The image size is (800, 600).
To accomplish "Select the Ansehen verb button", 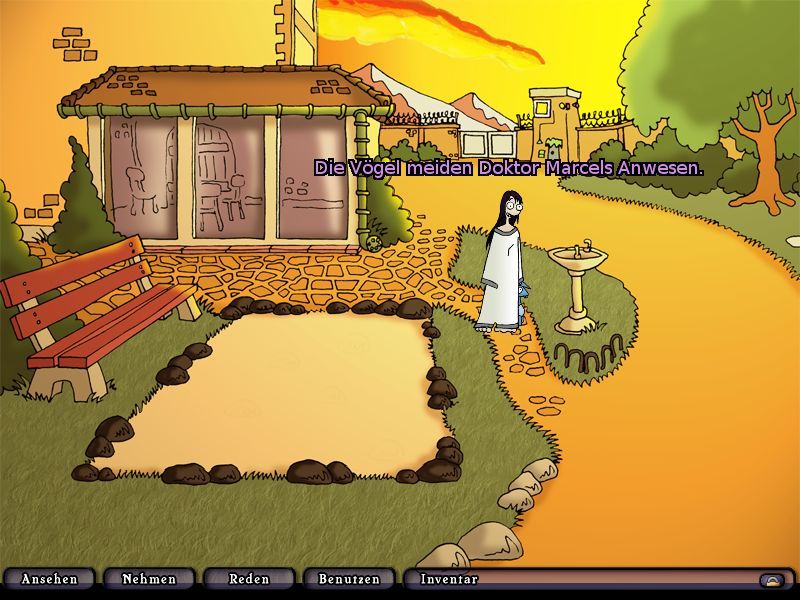I will [49, 579].
